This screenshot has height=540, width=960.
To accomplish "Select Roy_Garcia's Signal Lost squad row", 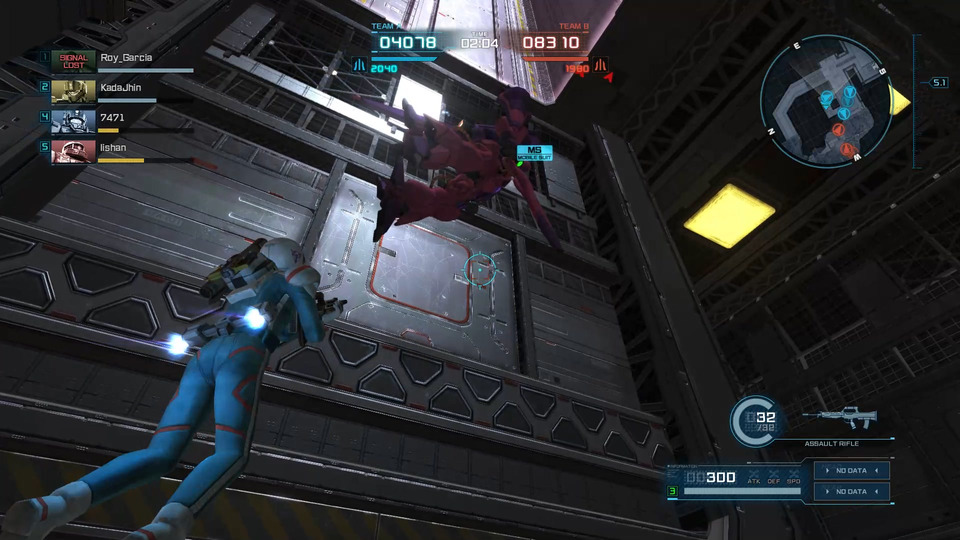I will pos(120,60).
